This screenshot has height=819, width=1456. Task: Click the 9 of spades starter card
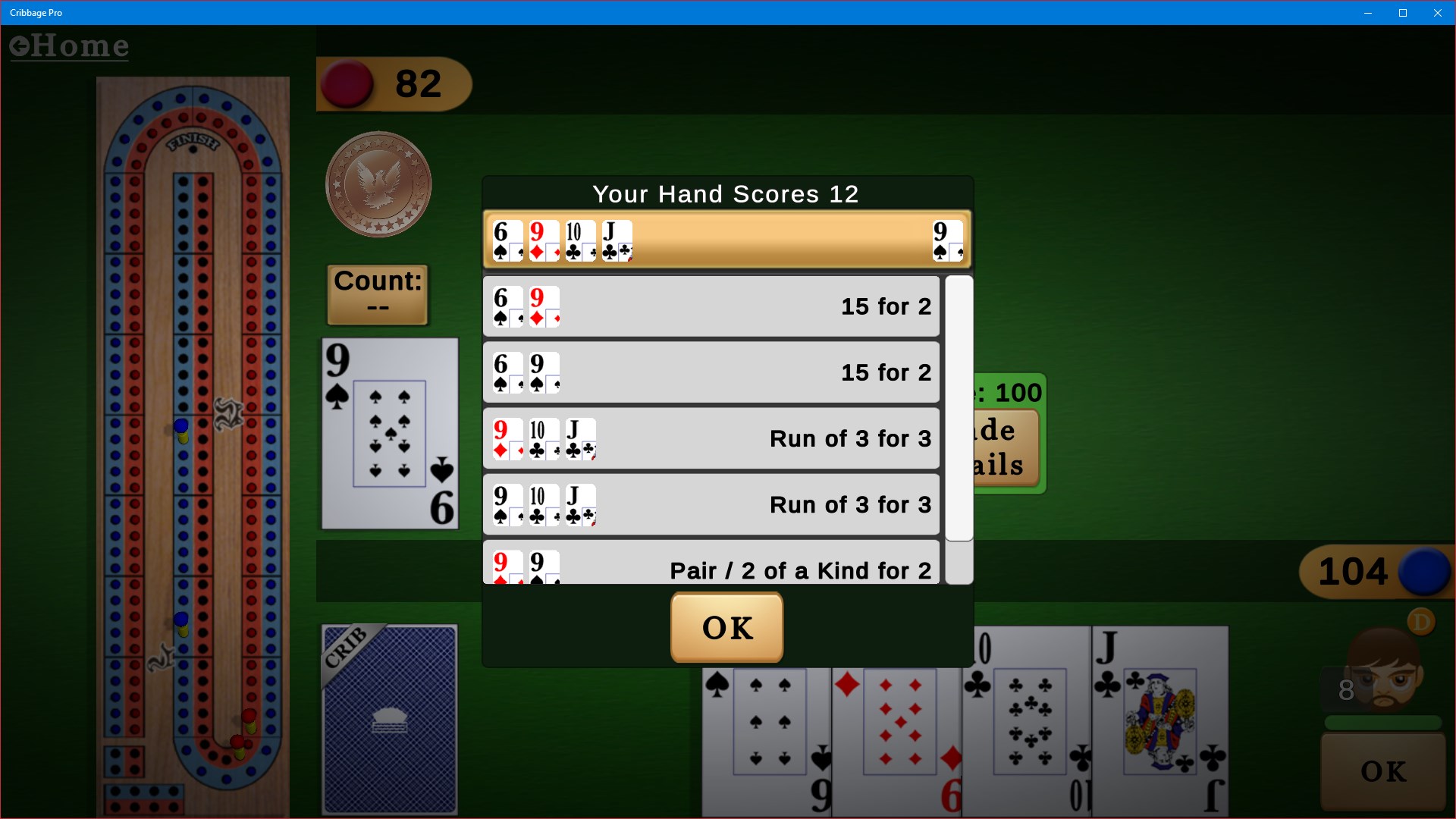tap(389, 432)
